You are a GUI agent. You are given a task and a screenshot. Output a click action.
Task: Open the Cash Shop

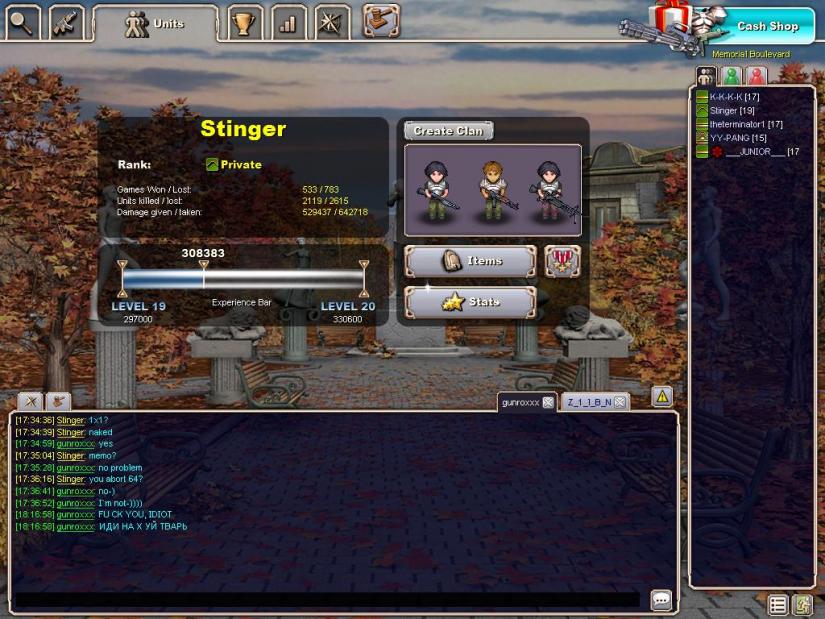(x=767, y=27)
